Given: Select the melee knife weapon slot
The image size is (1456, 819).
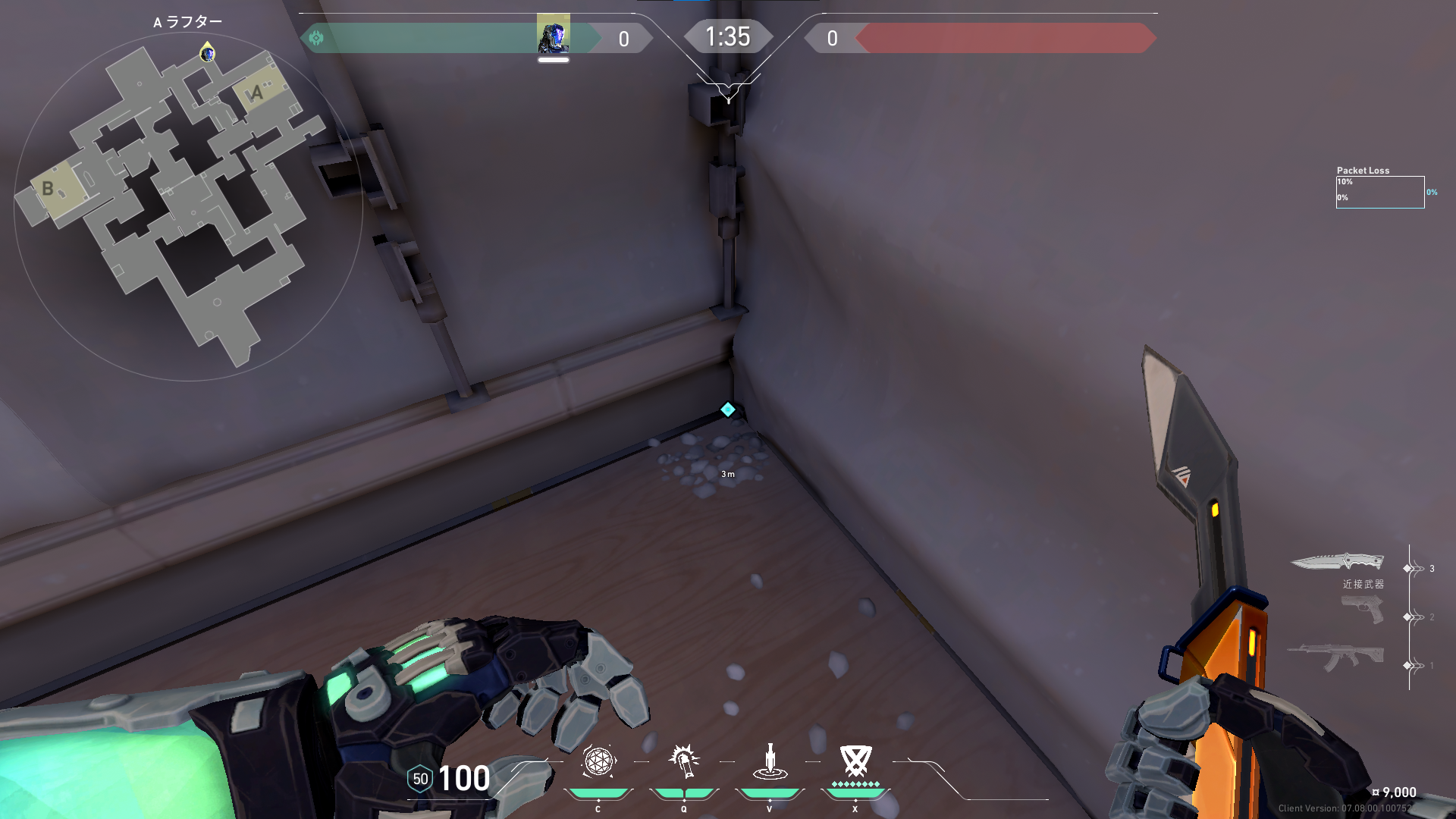Looking at the screenshot, I should tap(1337, 563).
